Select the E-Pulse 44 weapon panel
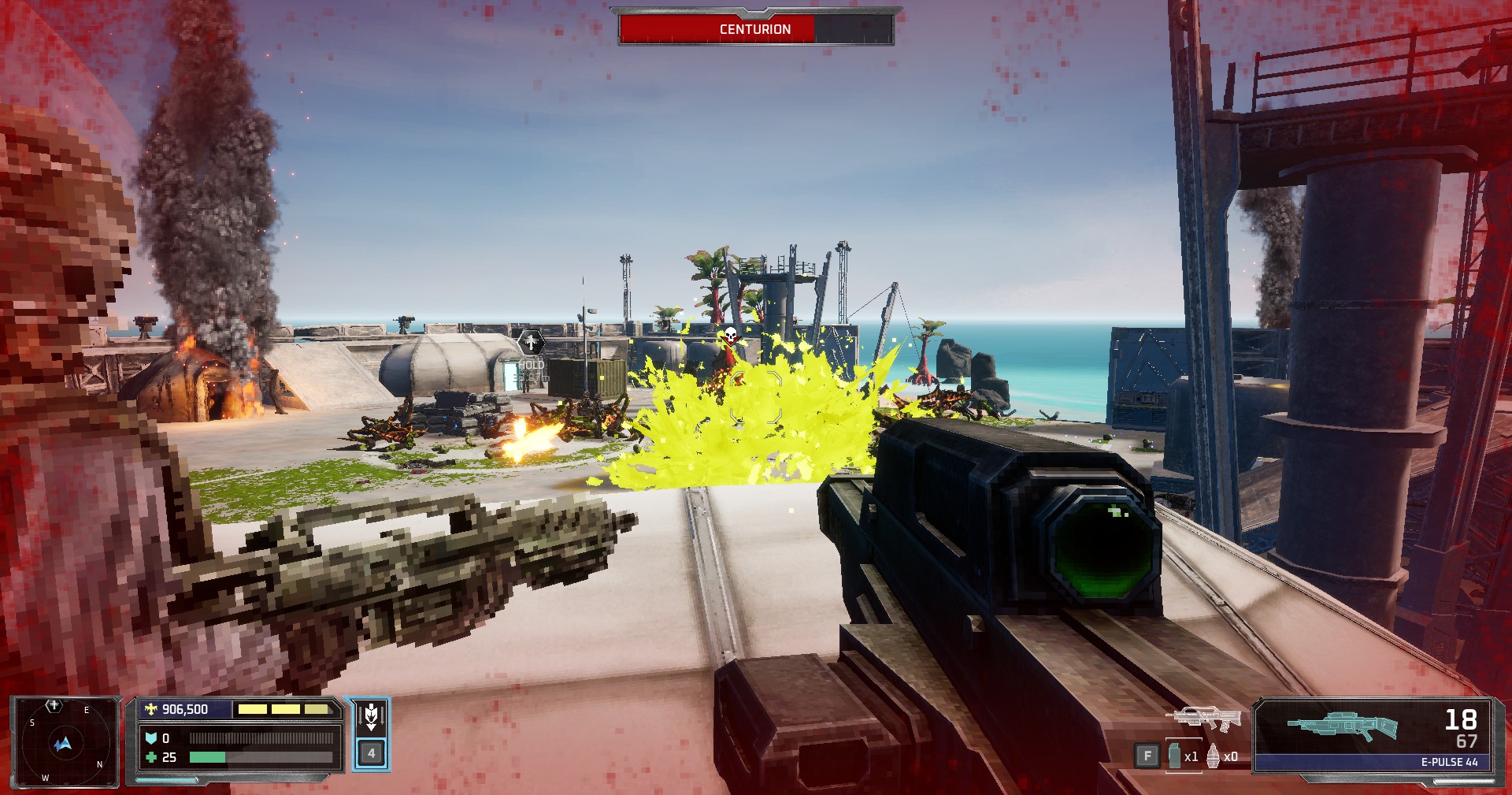The width and height of the screenshot is (1512, 795). [x=1373, y=734]
